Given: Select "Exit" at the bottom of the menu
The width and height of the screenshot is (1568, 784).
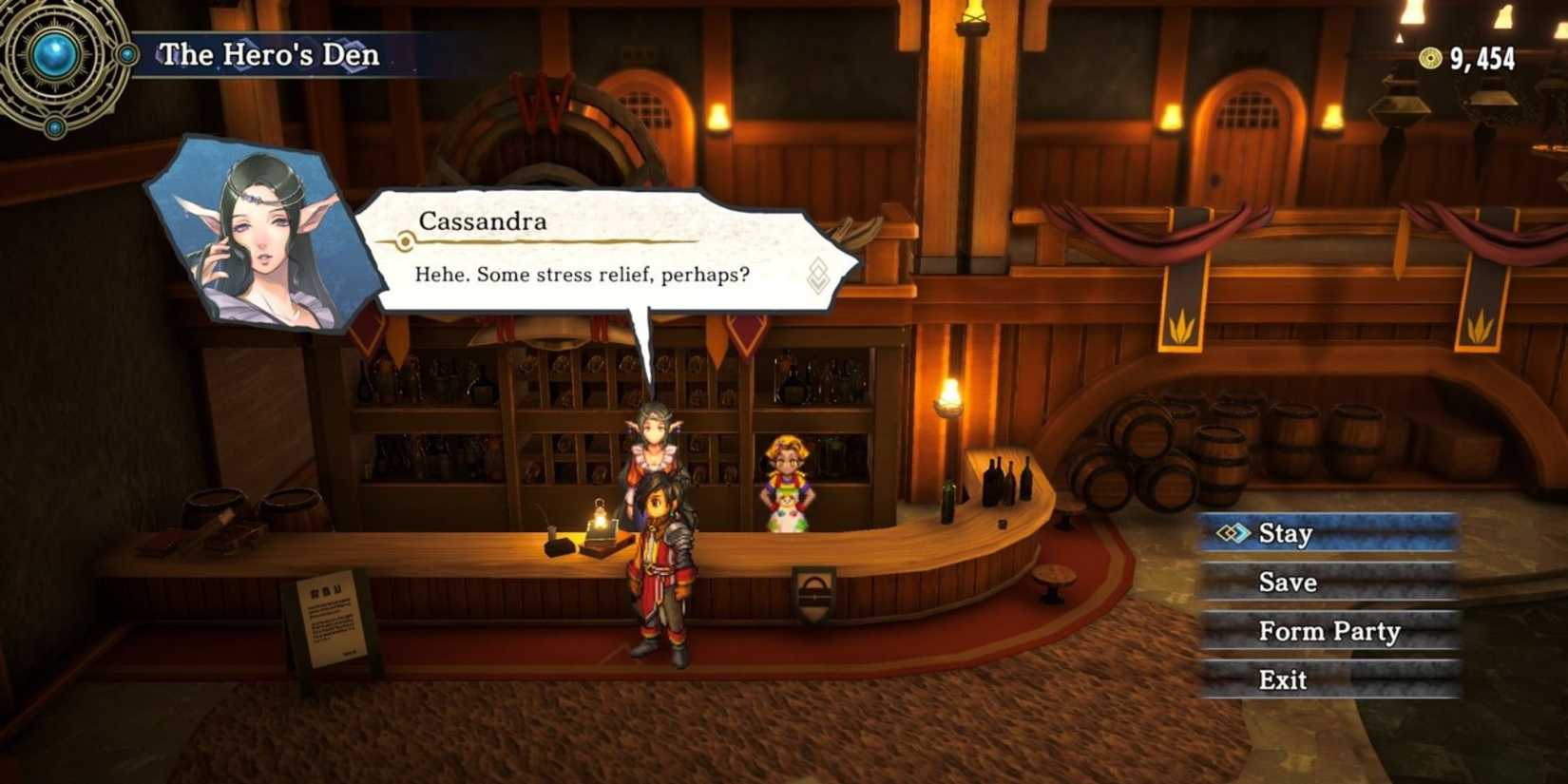Looking at the screenshot, I should pyautogui.click(x=1285, y=679).
